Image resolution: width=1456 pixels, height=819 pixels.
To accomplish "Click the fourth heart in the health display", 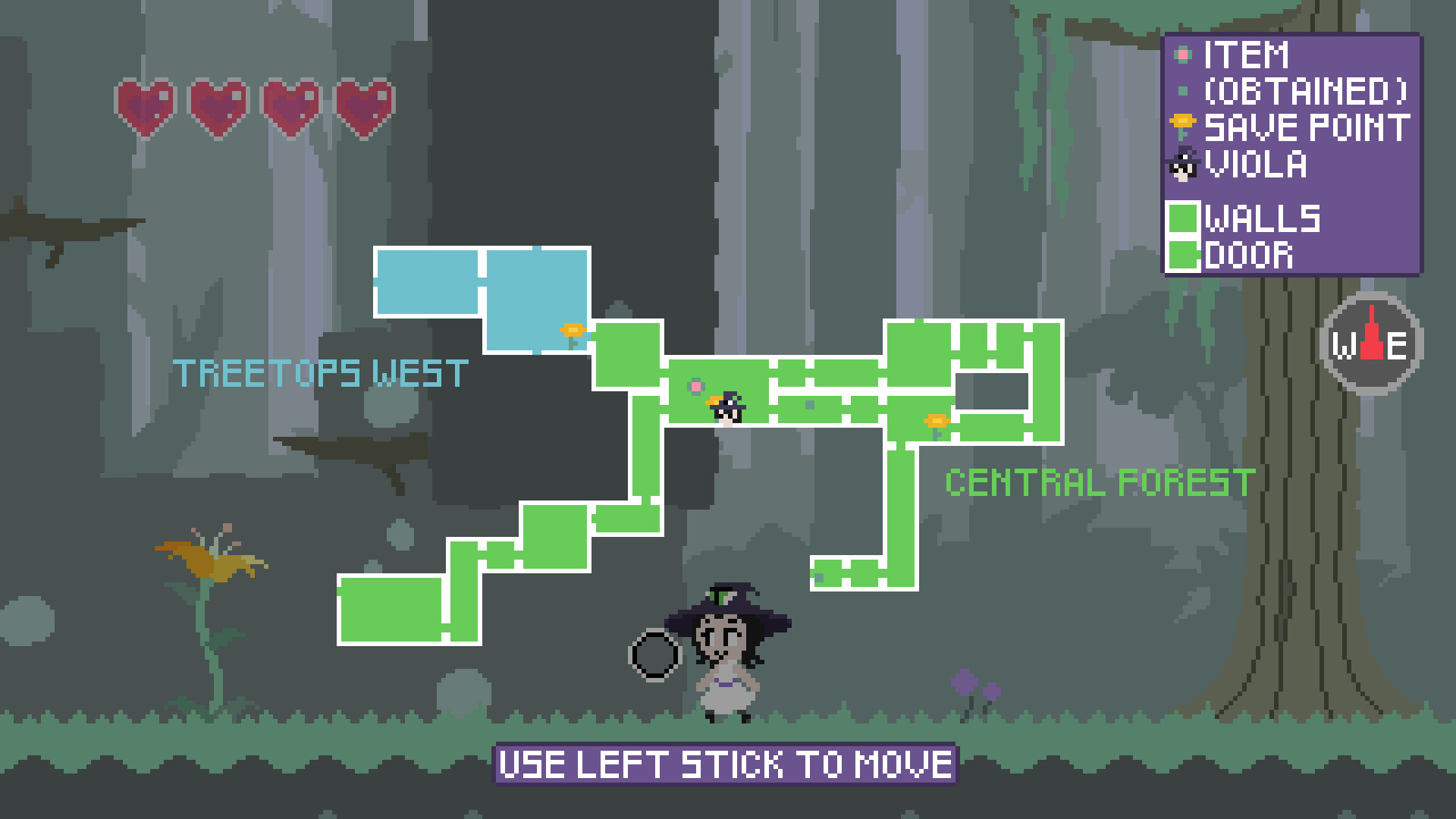I will click(x=364, y=104).
